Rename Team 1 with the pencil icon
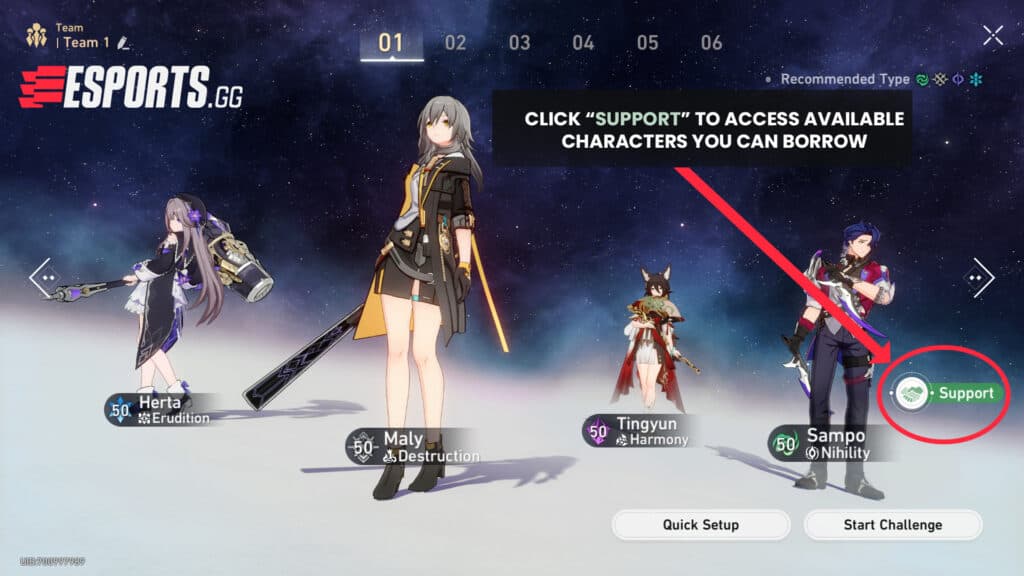Screen dimensions: 1024x576 point(124,43)
